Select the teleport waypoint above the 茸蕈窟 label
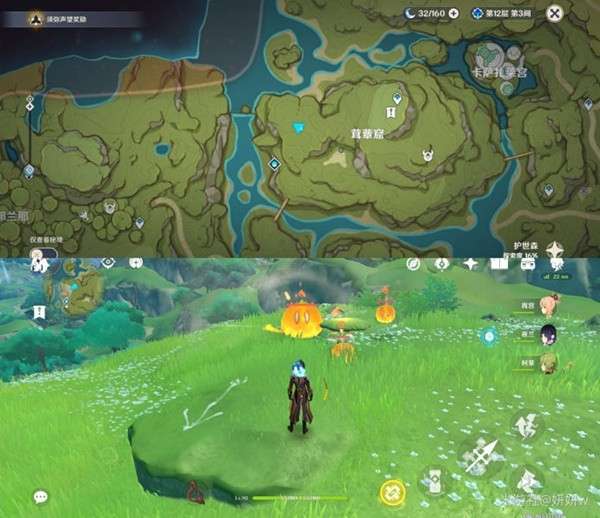This screenshot has height=518, width=600. click(398, 98)
